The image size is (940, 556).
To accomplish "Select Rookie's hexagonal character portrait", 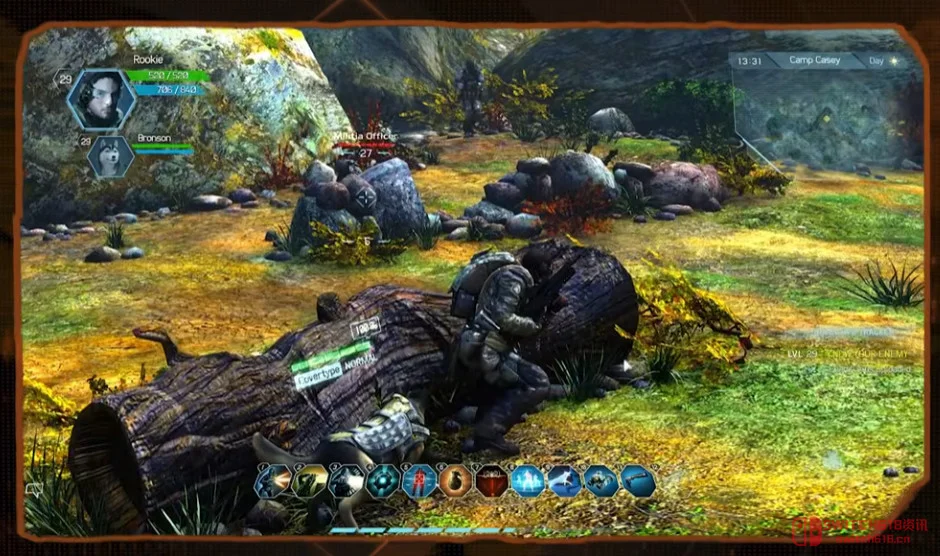I will pyautogui.click(x=101, y=99).
